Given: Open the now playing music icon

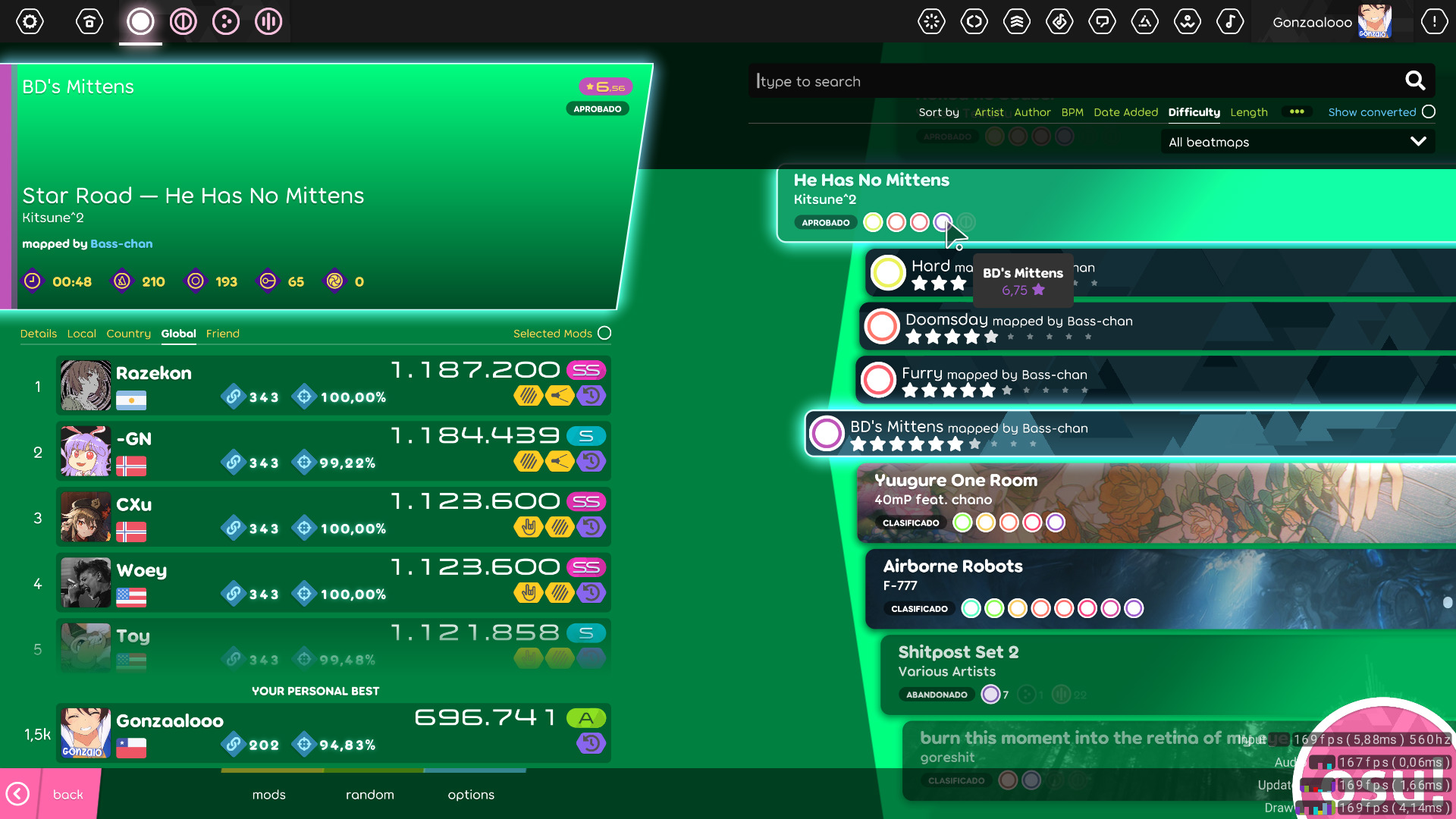Looking at the screenshot, I should tap(1230, 21).
